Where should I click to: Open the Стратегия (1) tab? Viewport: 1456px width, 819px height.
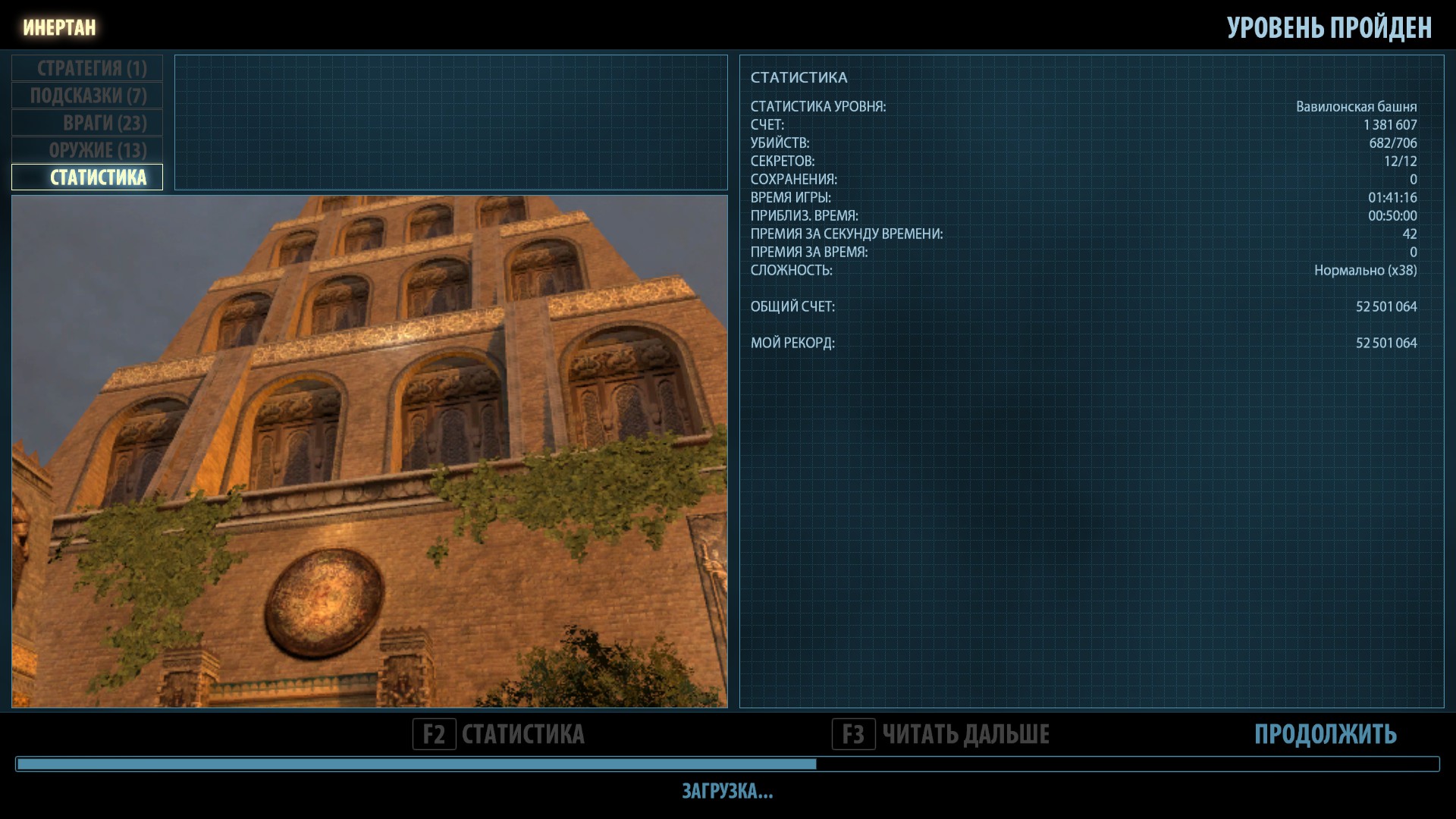click(88, 68)
